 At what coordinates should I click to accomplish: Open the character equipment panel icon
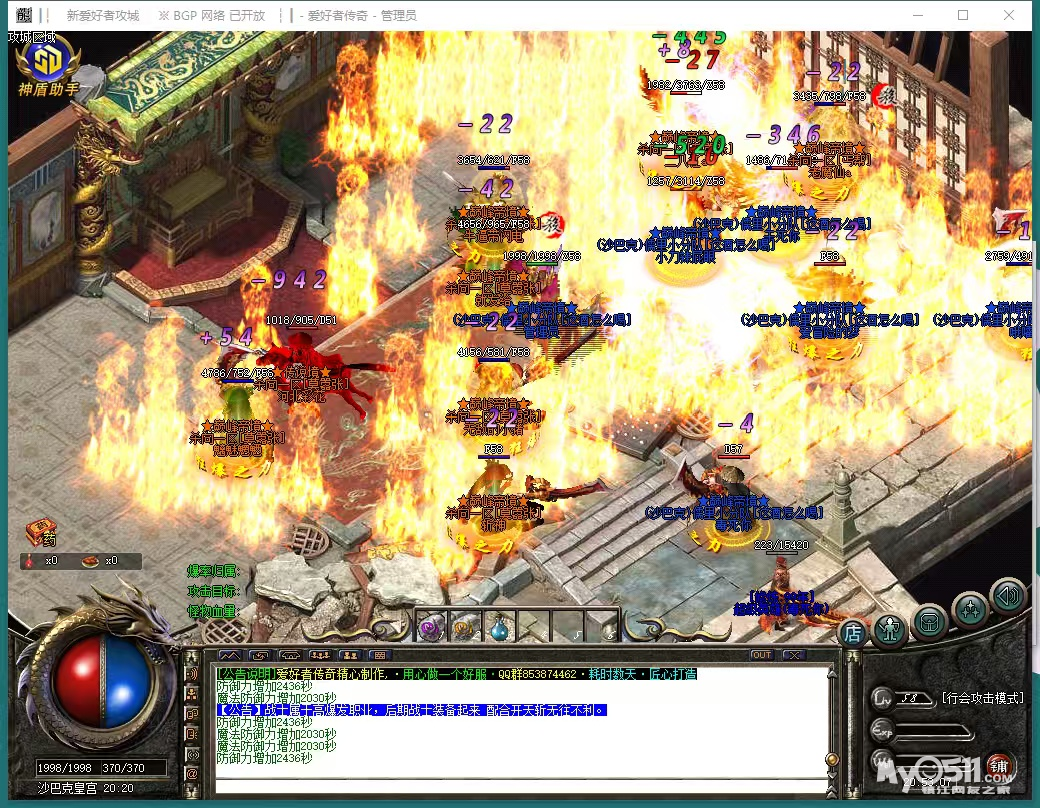(x=889, y=629)
